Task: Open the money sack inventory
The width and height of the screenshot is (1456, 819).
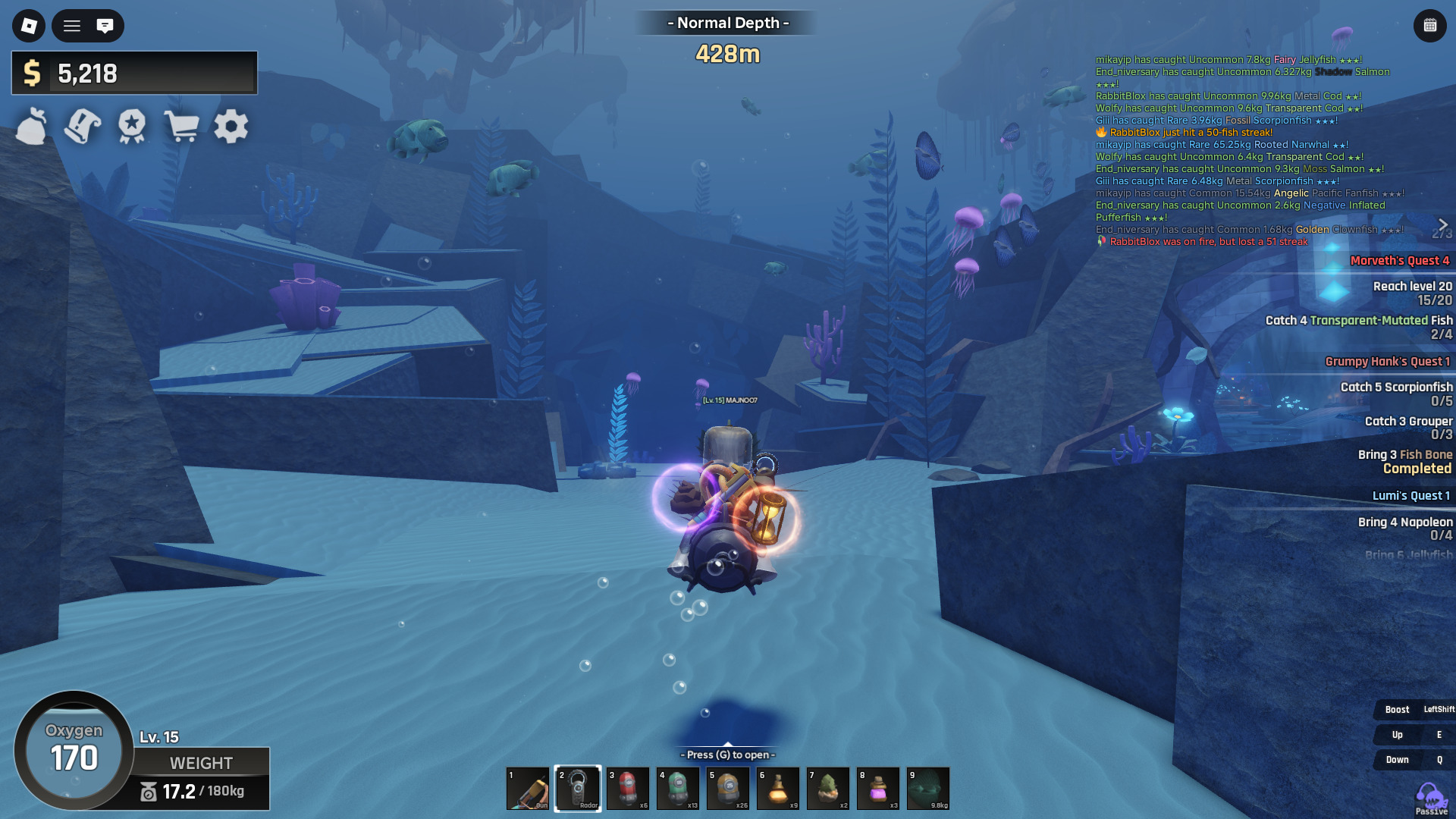Action: pyautogui.click(x=32, y=127)
